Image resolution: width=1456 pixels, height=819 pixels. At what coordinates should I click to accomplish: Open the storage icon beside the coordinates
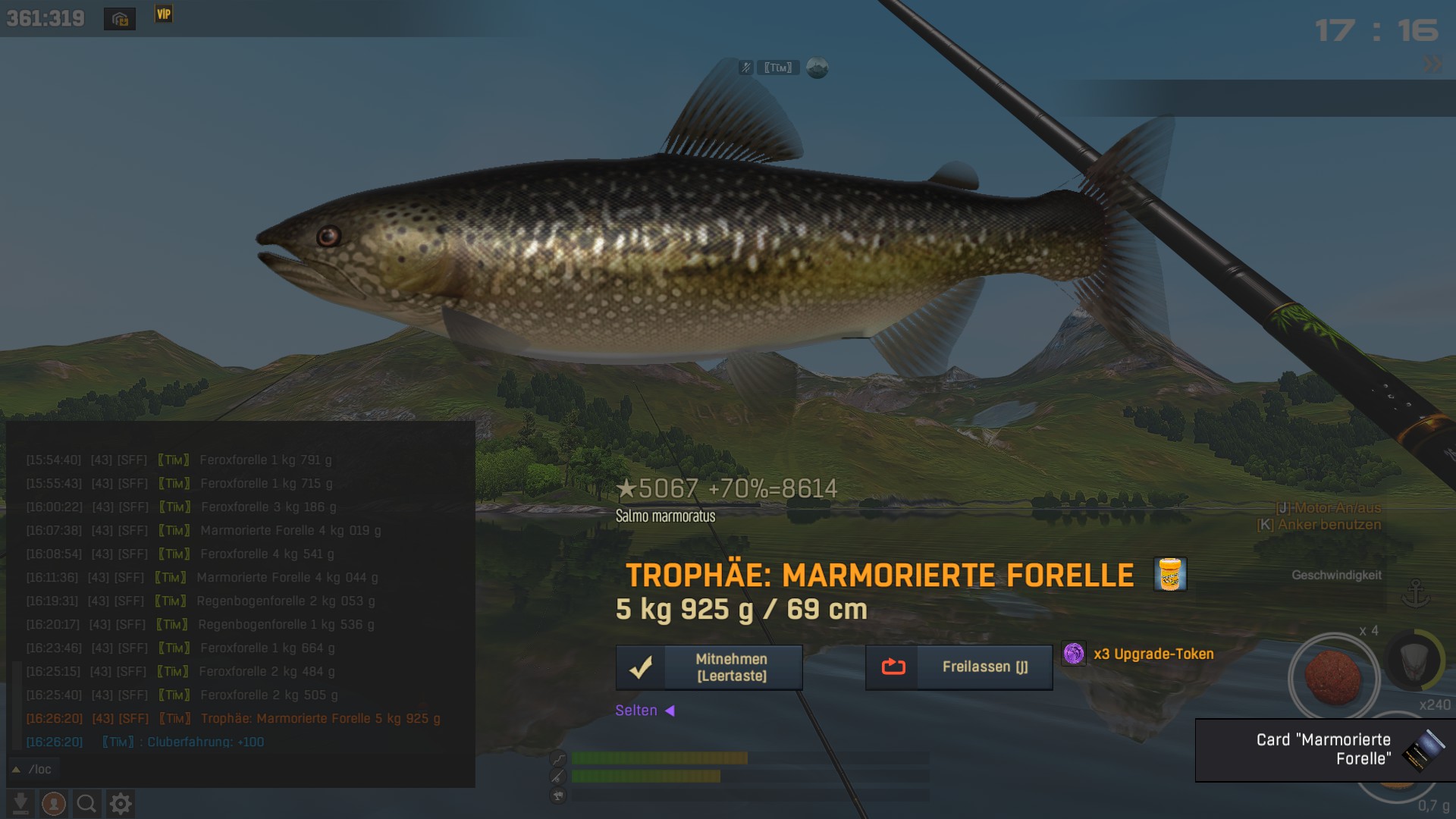coord(120,19)
